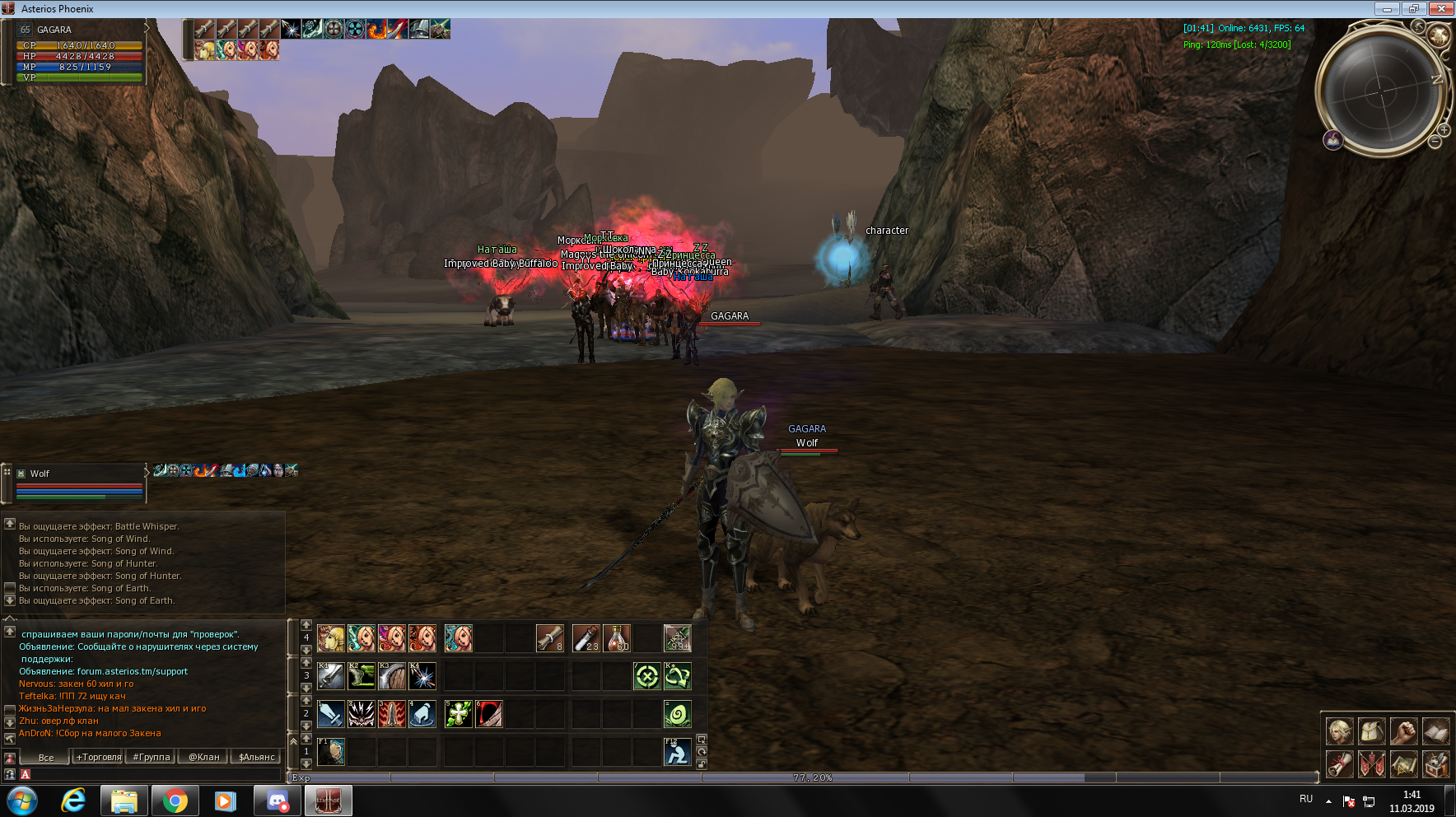Use the sit/stand action in slot F12
The width and height of the screenshot is (1456, 817).
(x=677, y=752)
